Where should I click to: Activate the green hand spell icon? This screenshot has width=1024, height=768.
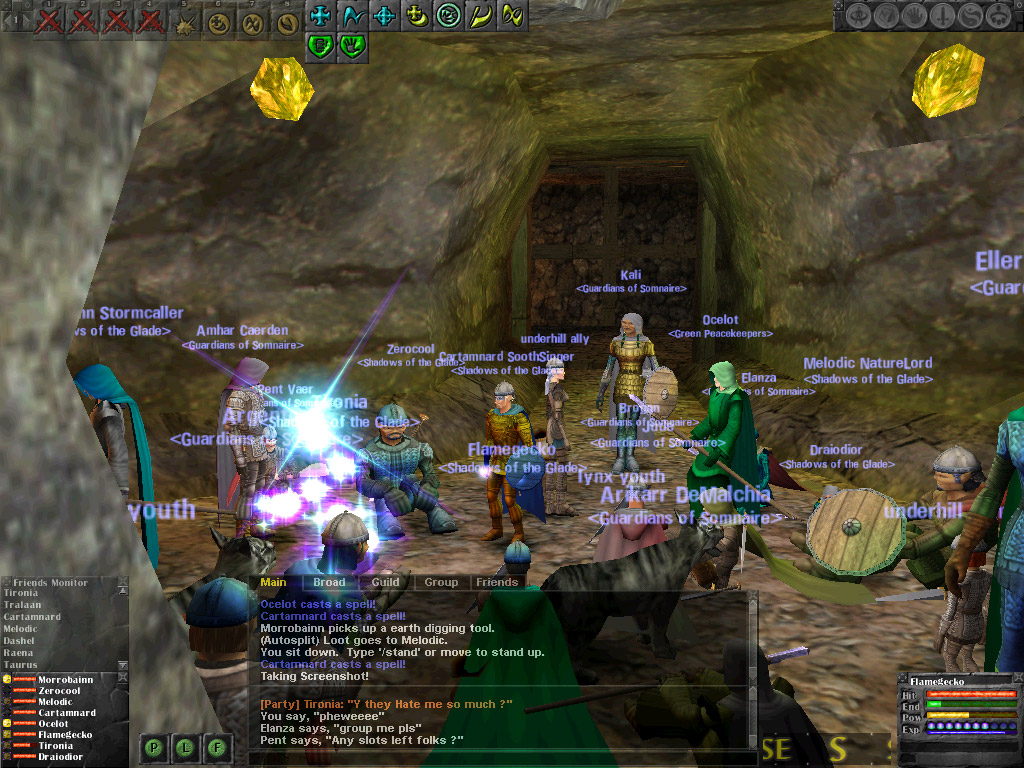[351, 45]
